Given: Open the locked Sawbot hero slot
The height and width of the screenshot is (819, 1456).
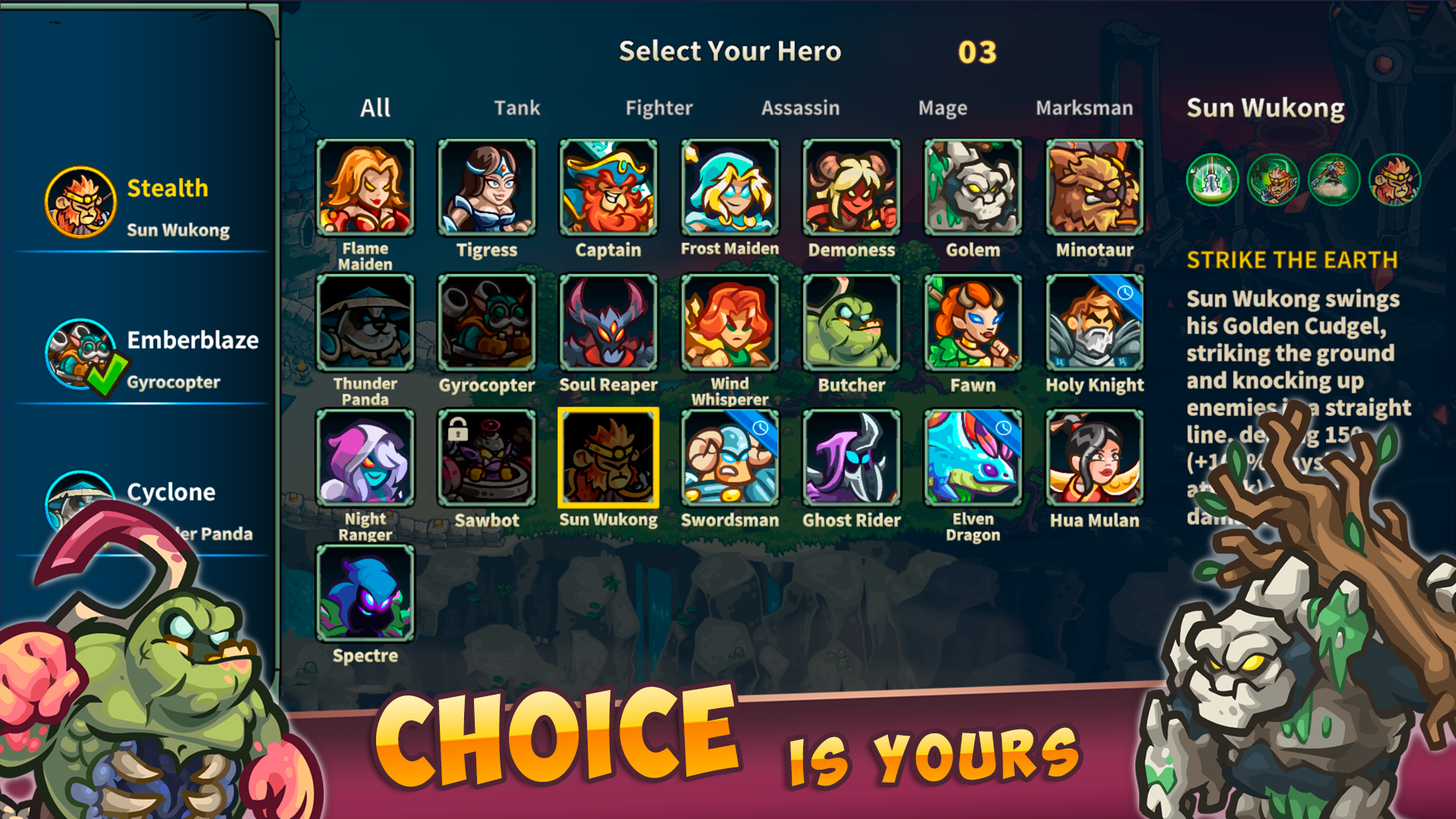Looking at the screenshot, I should pos(488,456).
